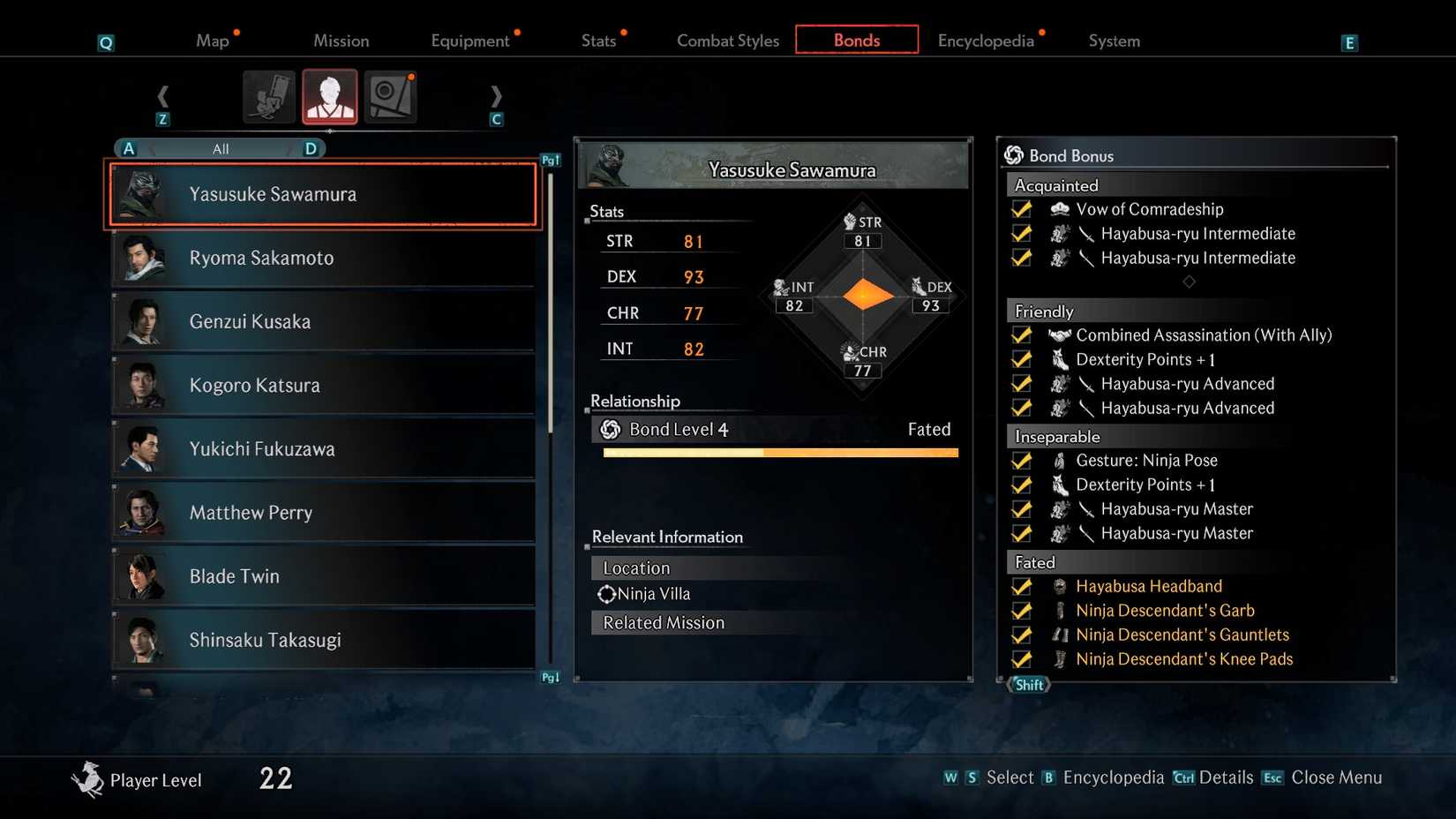The height and width of the screenshot is (819, 1456).
Task: Select the character portrait tab icon
Action: click(x=329, y=96)
